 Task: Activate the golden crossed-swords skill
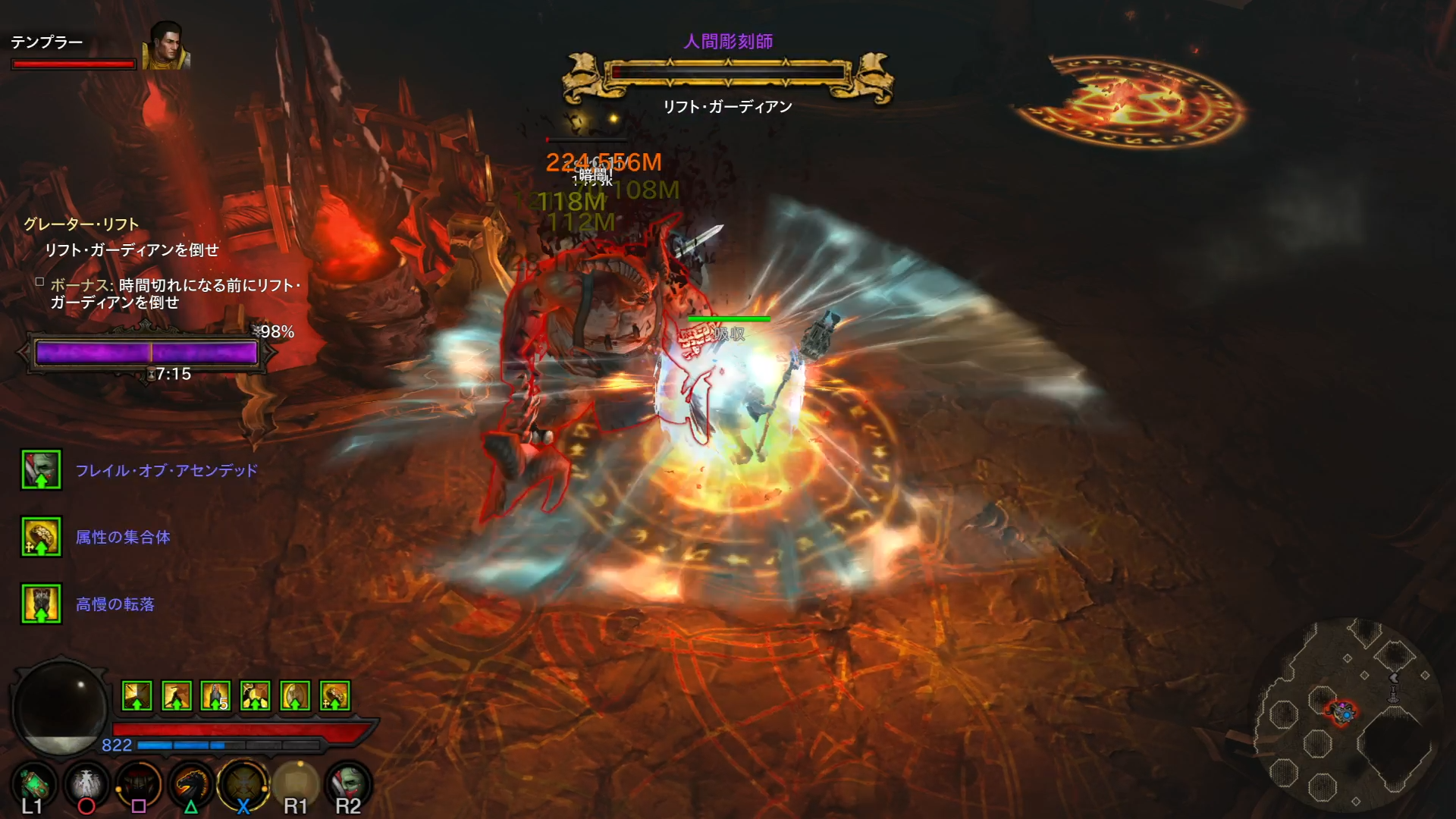(243, 785)
